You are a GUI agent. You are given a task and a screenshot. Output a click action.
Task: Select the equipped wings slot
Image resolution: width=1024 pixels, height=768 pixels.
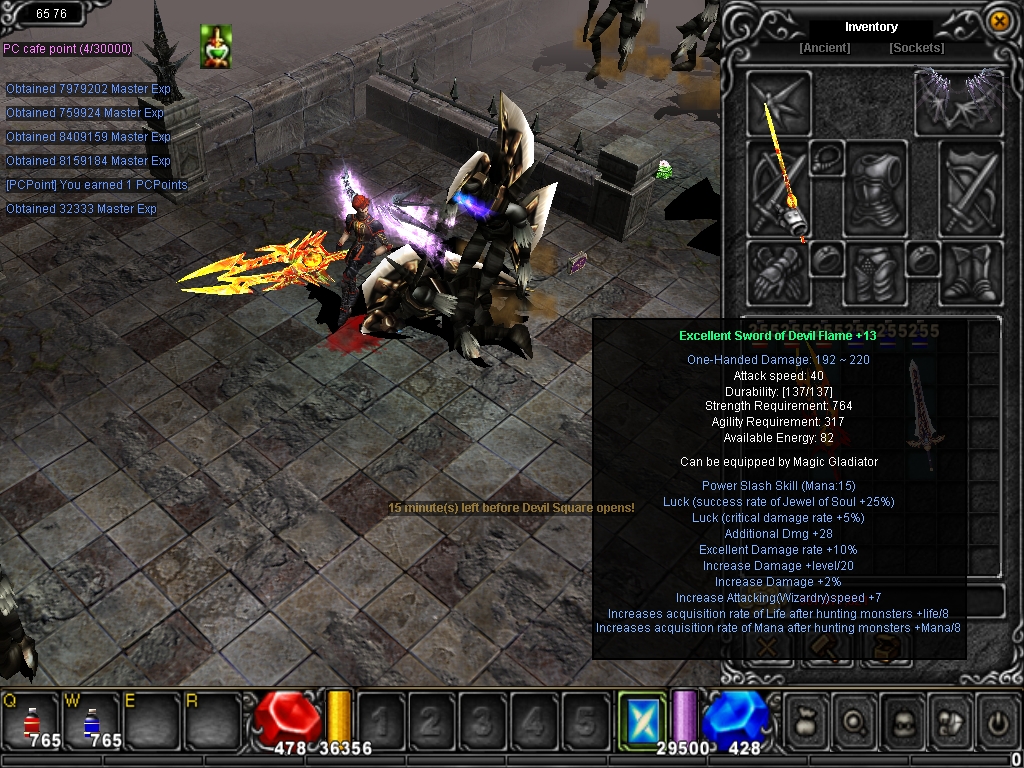(x=958, y=100)
